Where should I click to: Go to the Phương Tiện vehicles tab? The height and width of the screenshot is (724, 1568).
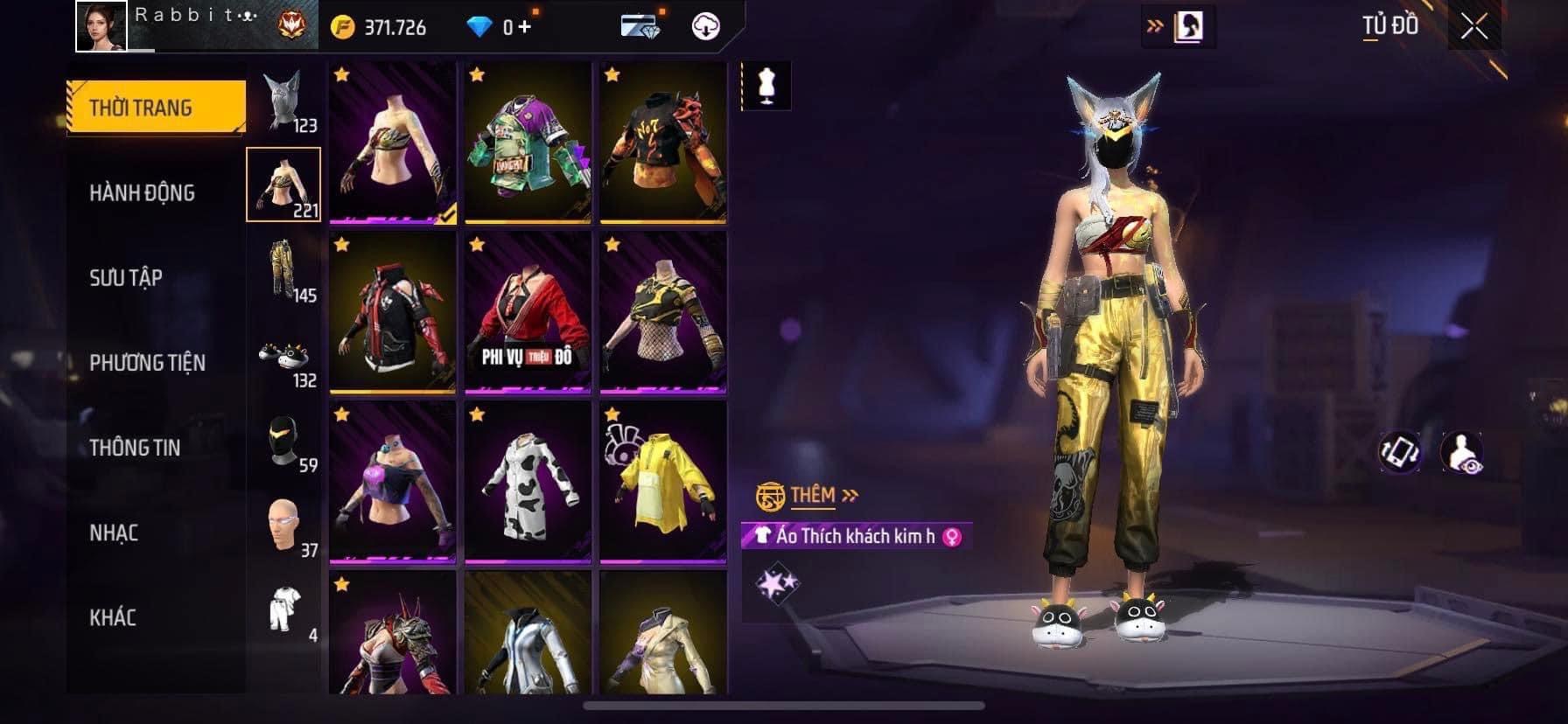point(147,362)
